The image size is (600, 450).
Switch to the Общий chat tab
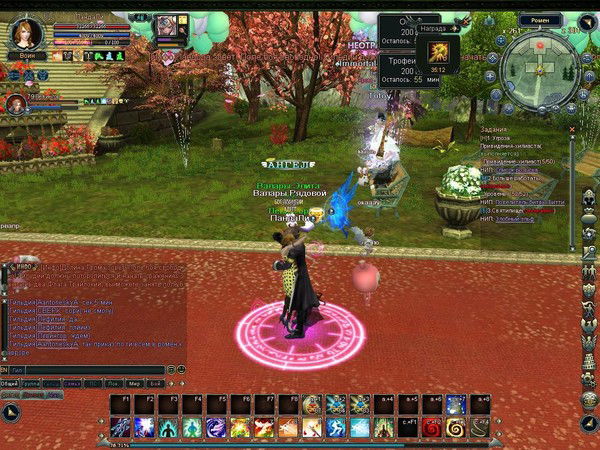pos(9,383)
